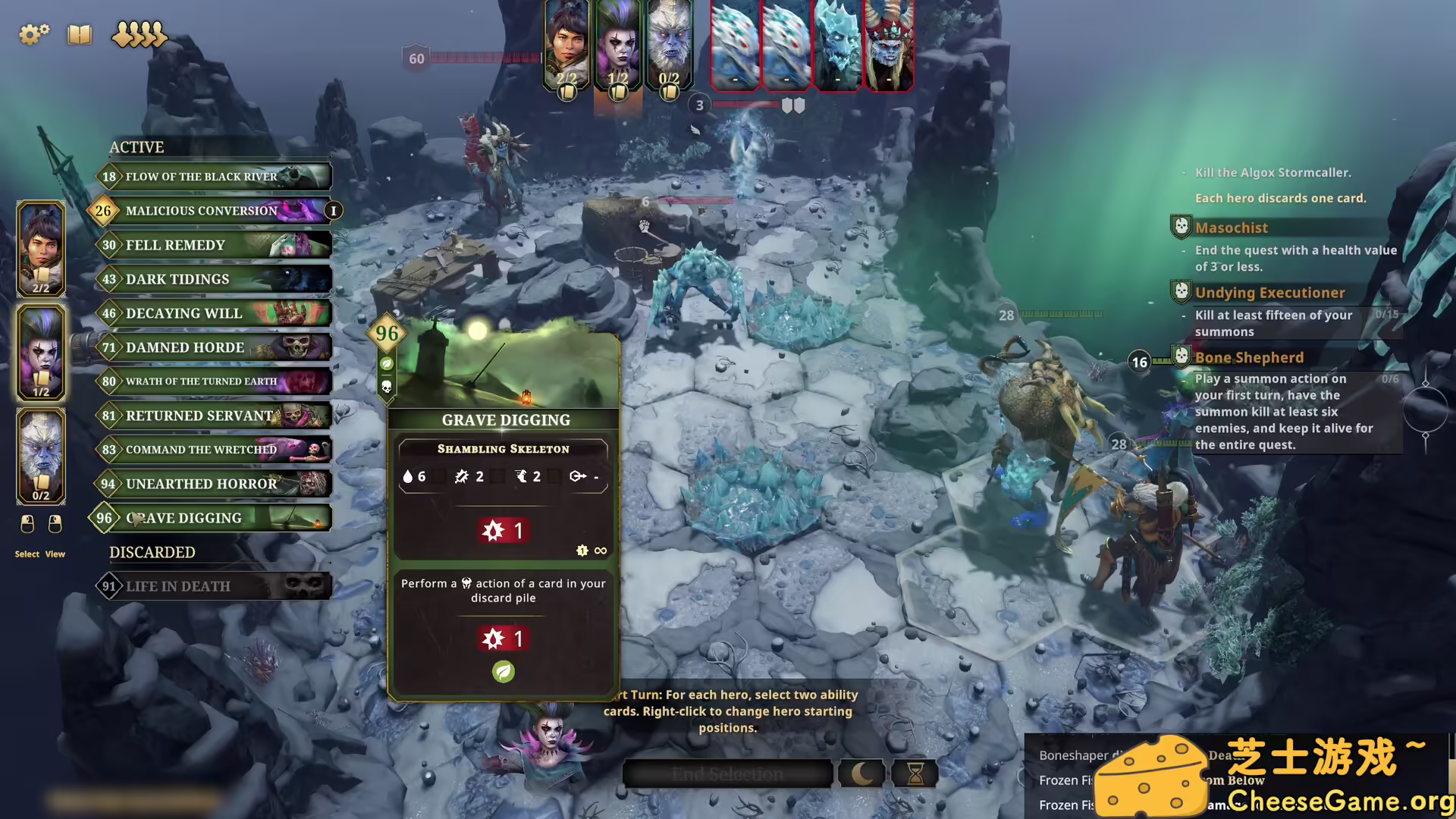Expand the Undying Executioner quest entry
1456x819 pixels.
[1269, 292]
